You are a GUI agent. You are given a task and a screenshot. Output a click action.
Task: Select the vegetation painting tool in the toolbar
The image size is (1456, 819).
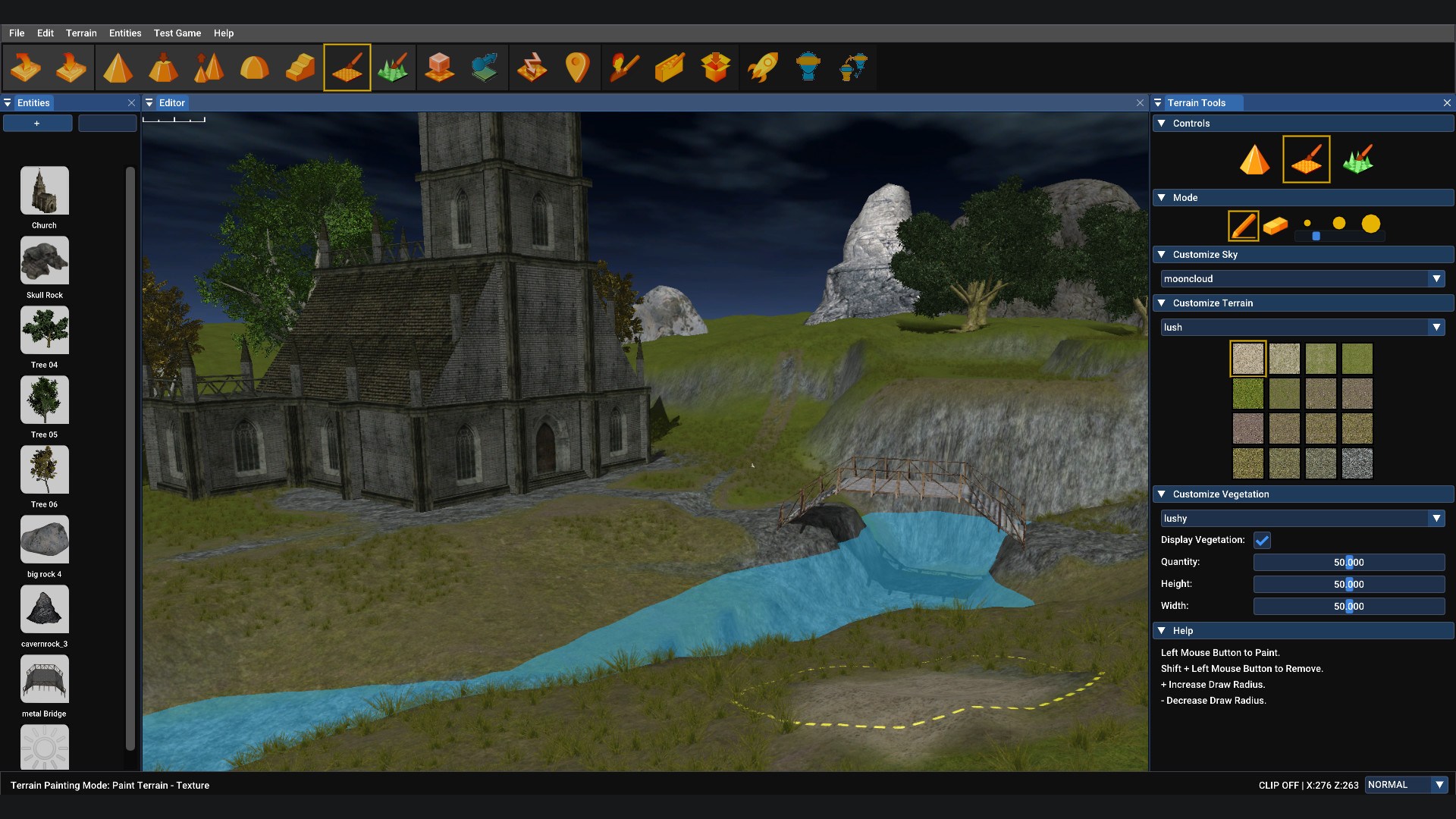pyautogui.click(x=394, y=67)
